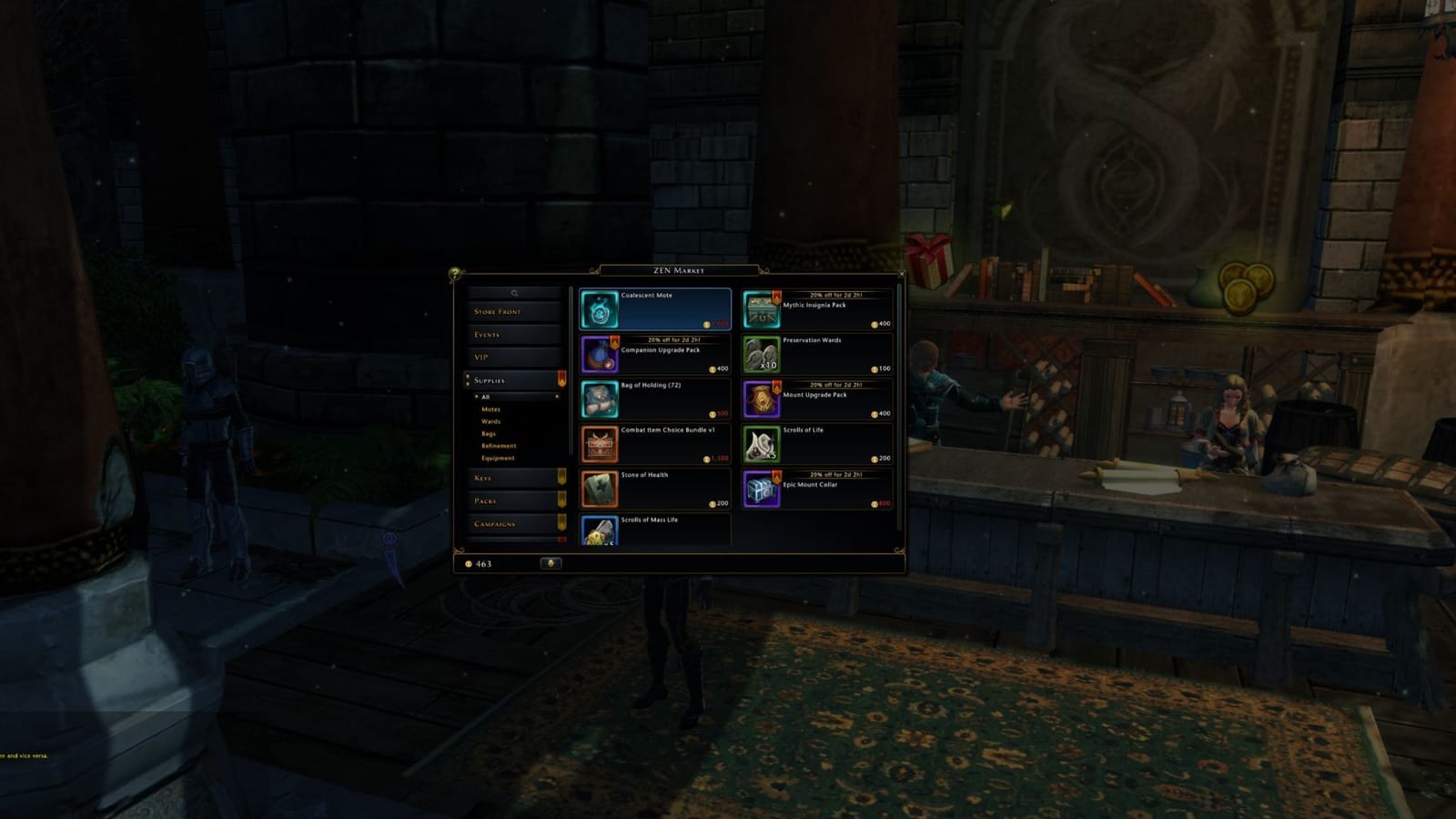Select the Coalescent Mote item icon

600,309
